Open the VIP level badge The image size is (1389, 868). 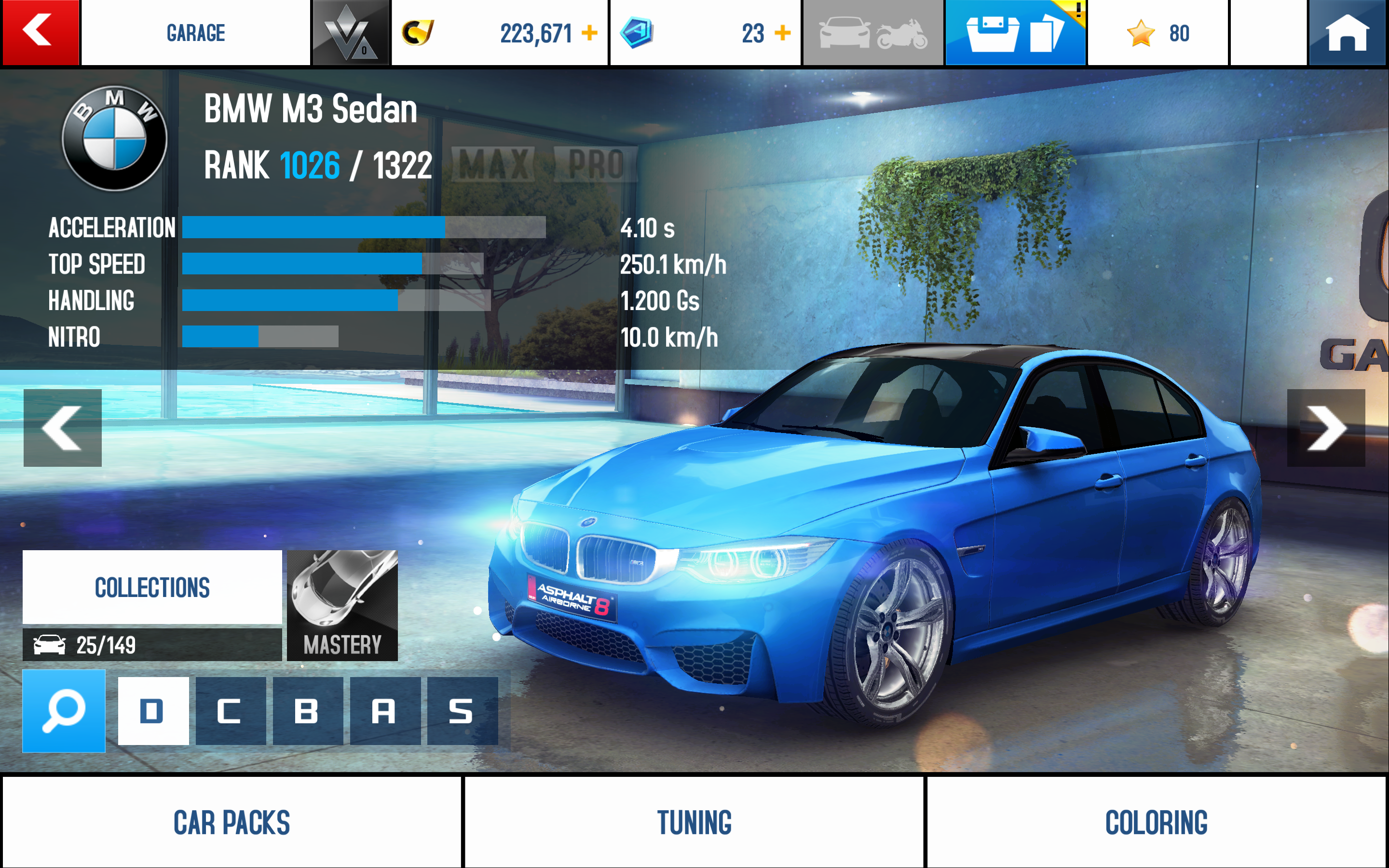click(350, 33)
